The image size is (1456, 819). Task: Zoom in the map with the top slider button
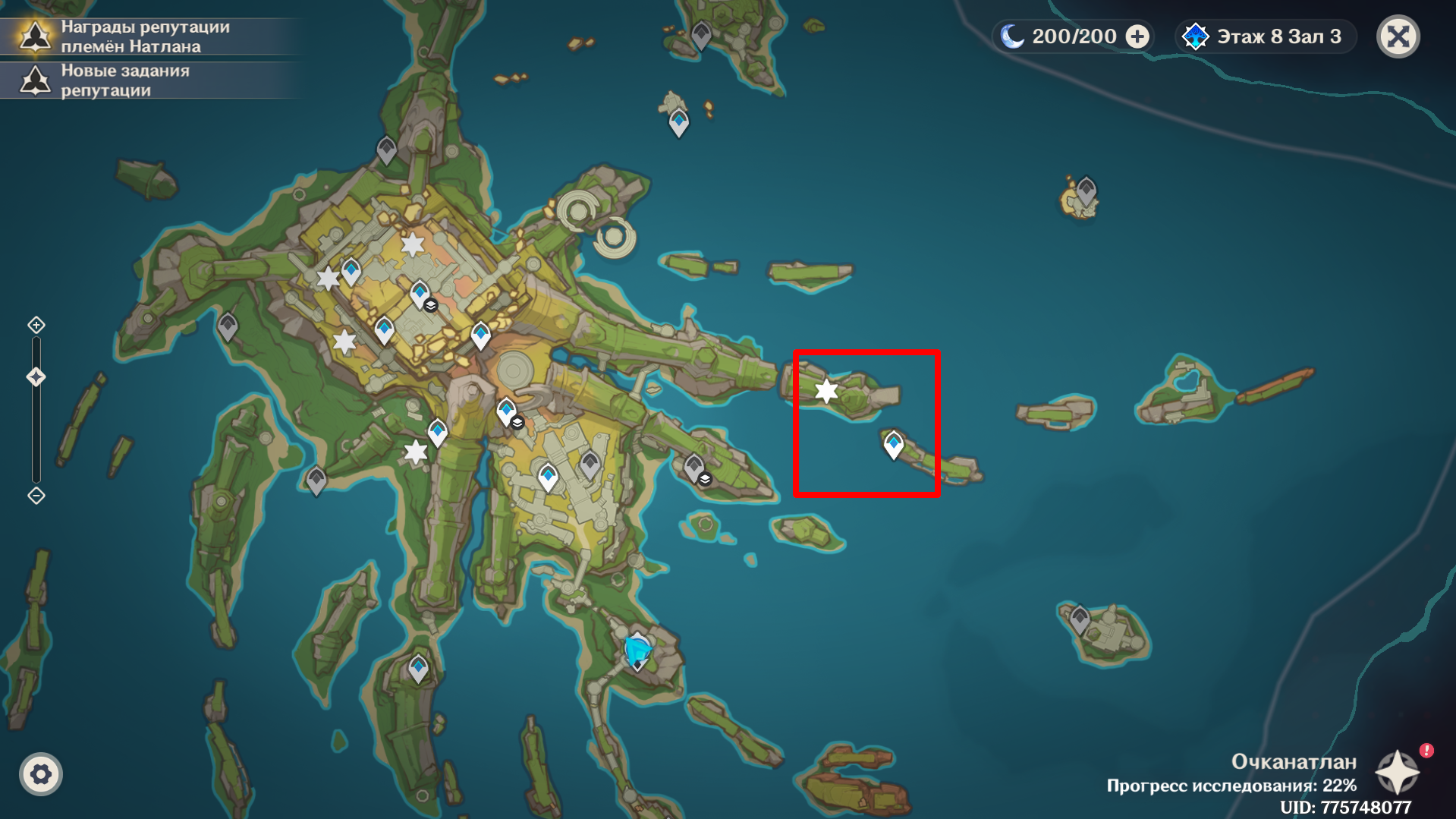coord(36,326)
